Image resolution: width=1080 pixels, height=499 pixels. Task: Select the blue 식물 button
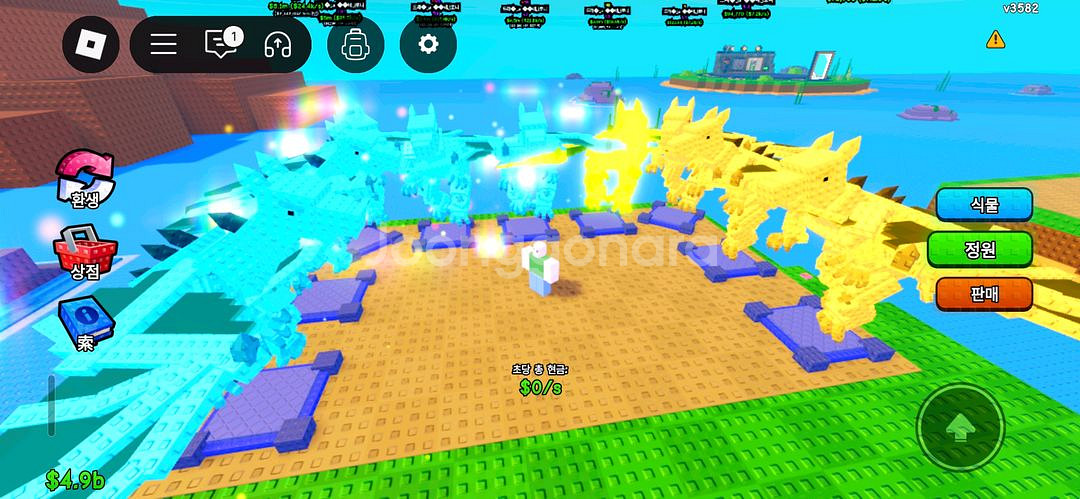coord(984,204)
